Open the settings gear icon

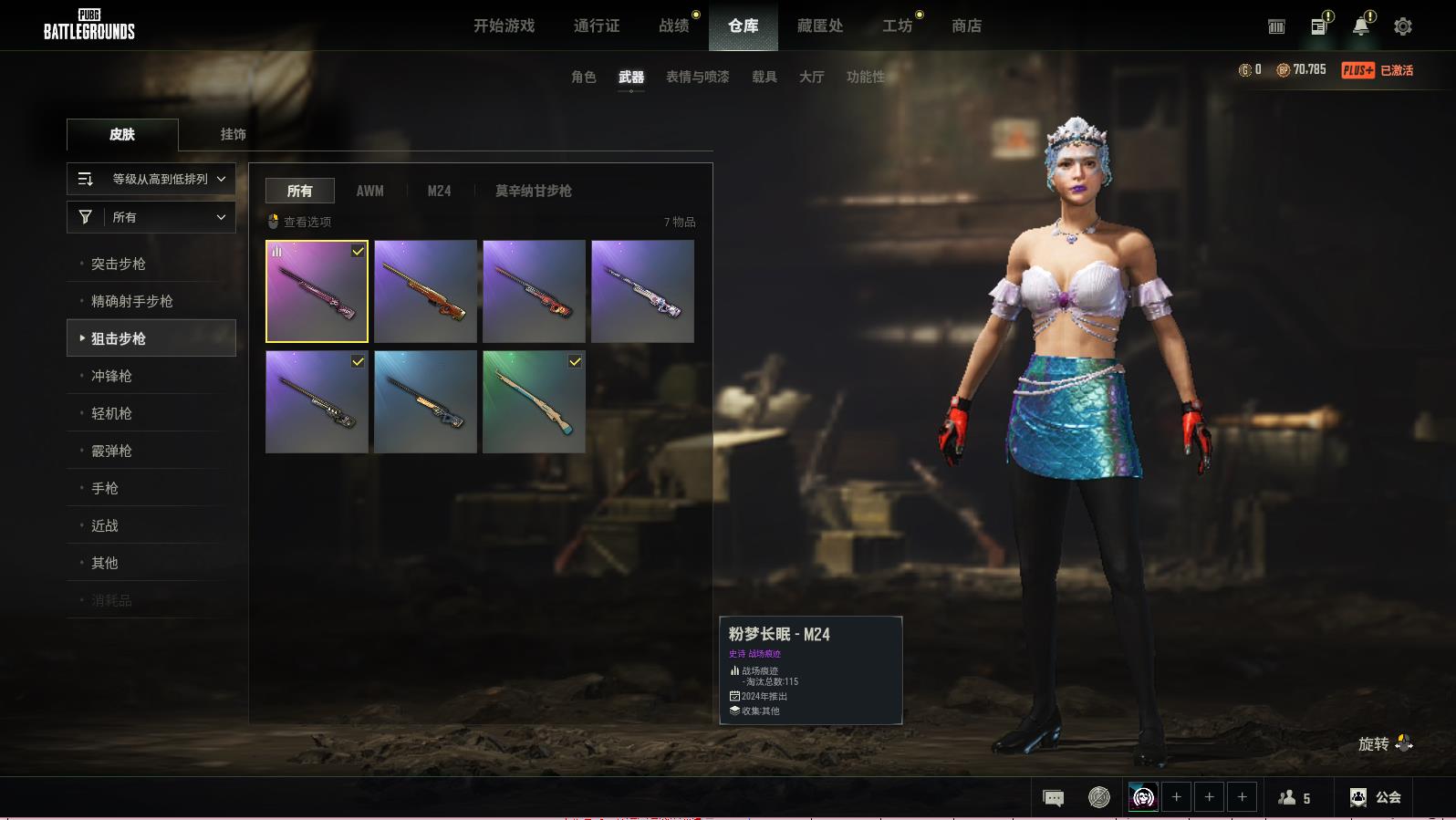(x=1402, y=26)
